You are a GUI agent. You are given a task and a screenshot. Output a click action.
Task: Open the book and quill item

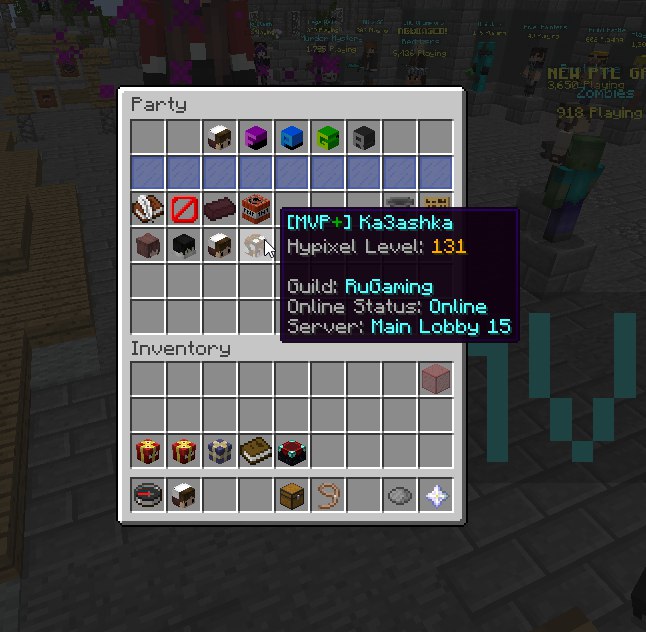pyautogui.click(x=148, y=210)
